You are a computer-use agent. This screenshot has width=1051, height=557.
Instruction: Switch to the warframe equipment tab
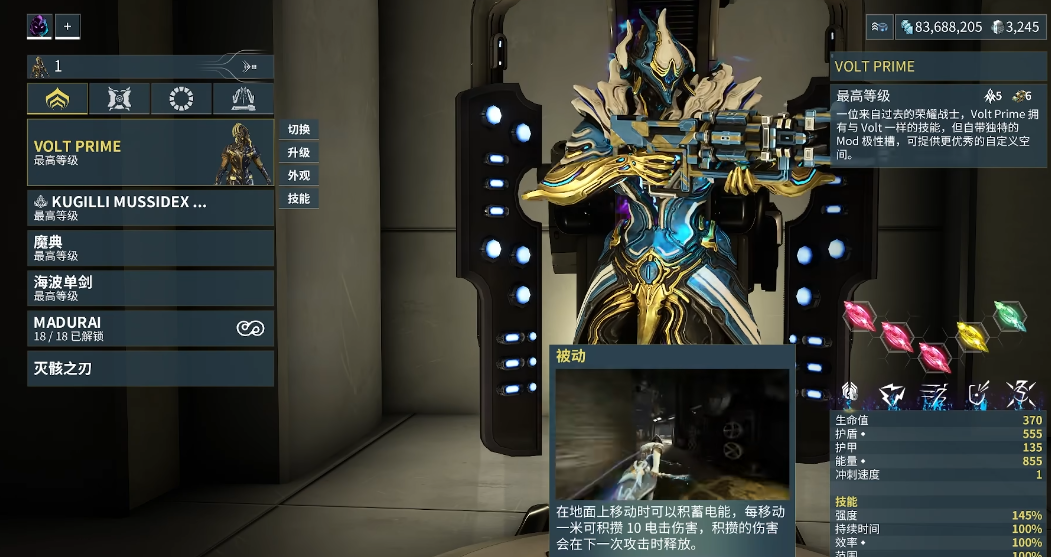(x=57, y=98)
